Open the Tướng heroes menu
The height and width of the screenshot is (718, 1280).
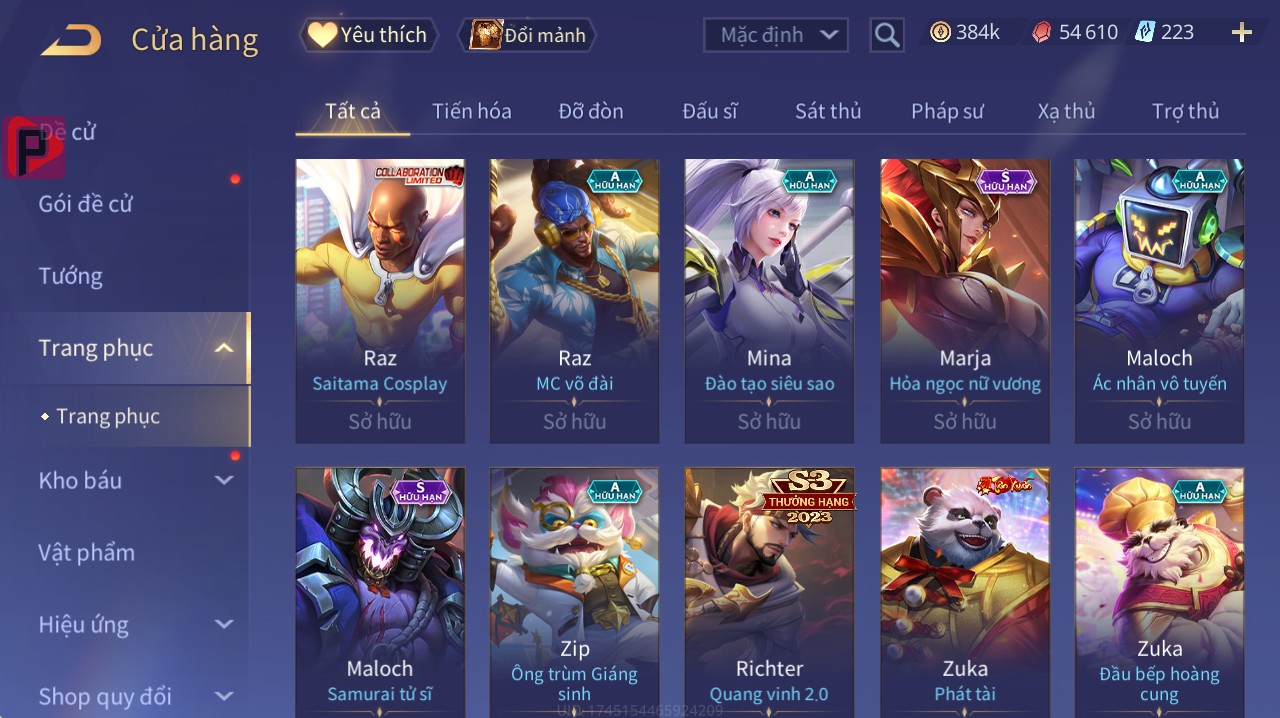tap(70, 276)
